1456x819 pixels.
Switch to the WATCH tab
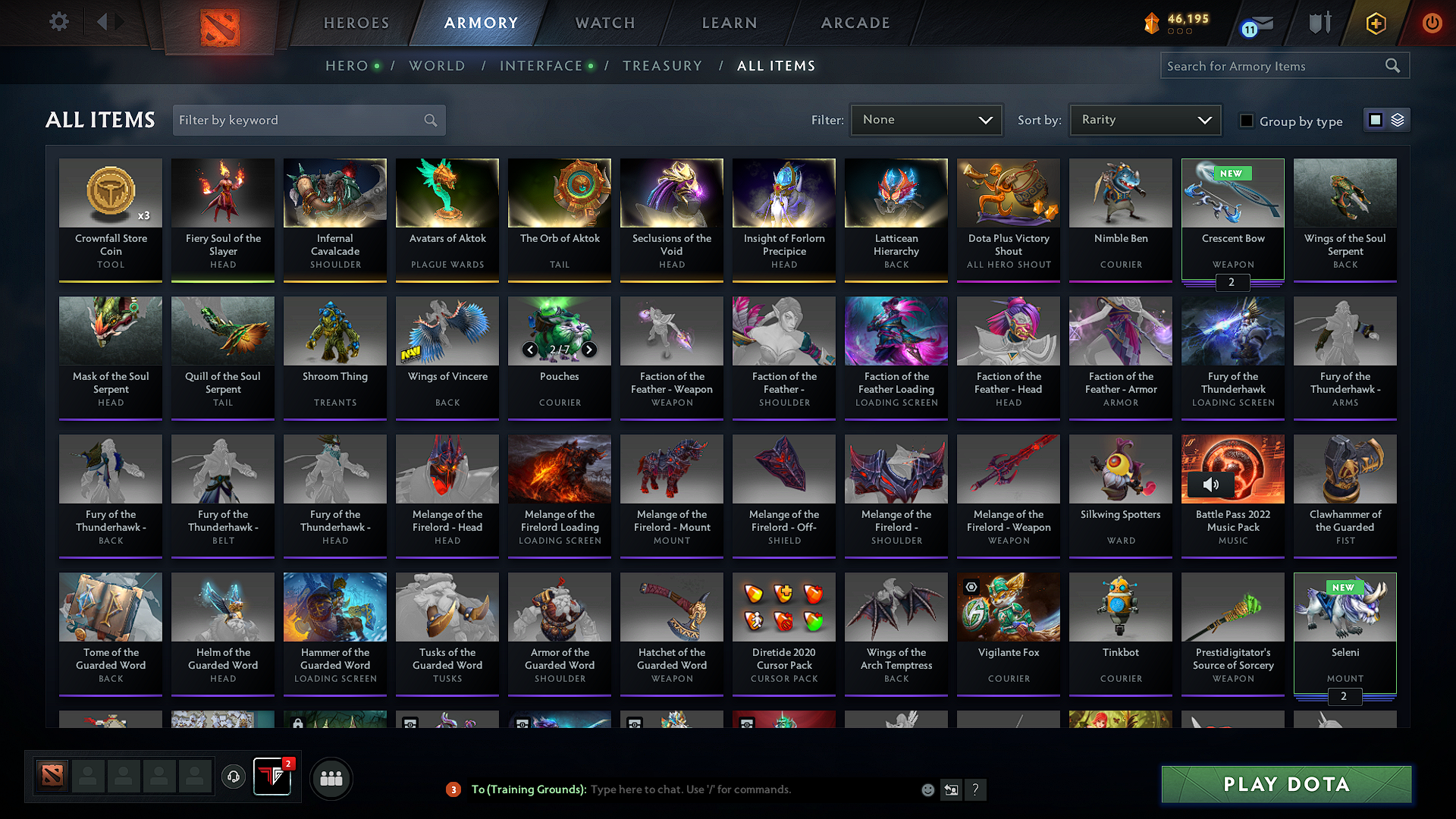(603, 23)
